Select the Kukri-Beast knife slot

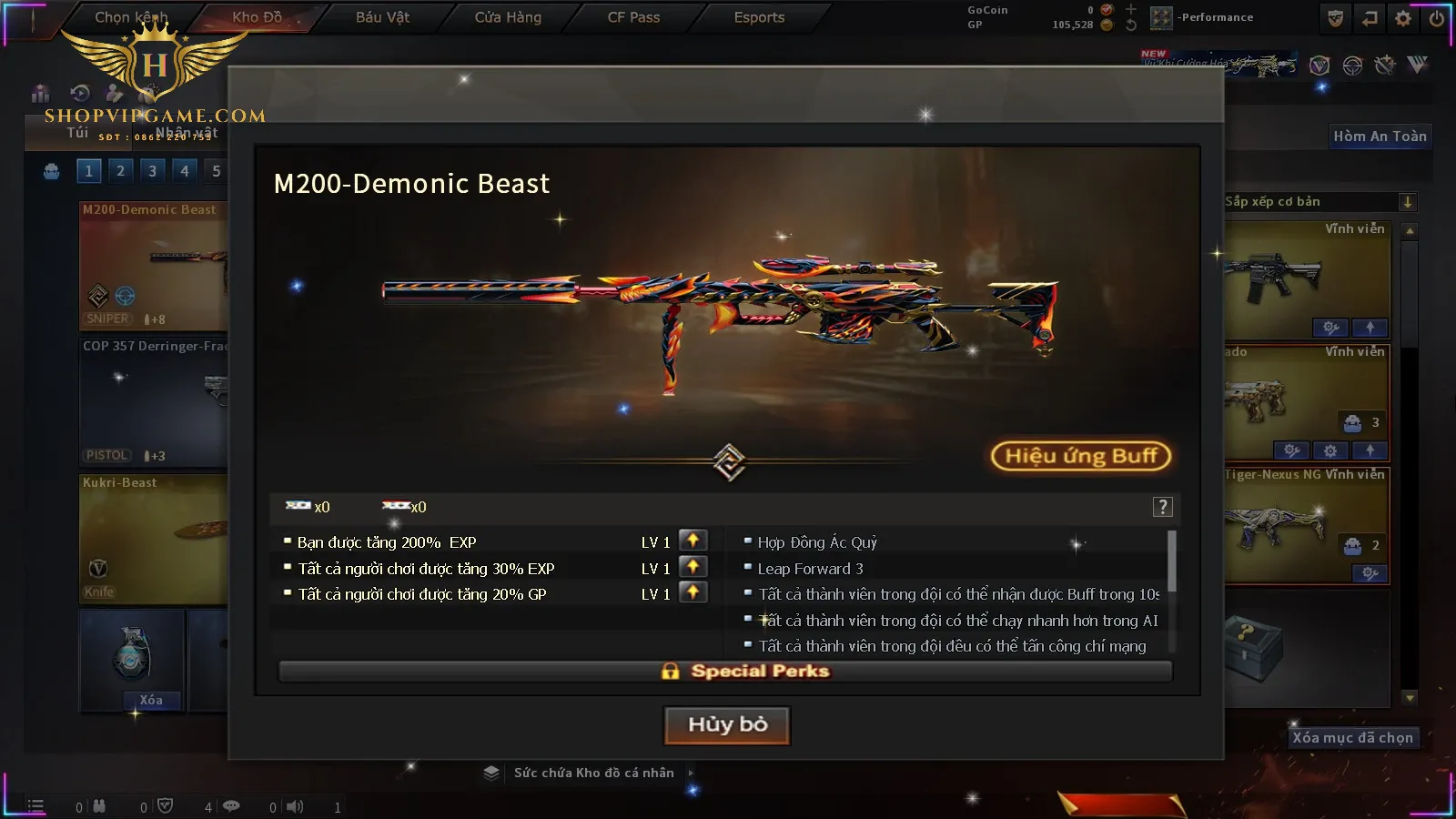(153, 539)
